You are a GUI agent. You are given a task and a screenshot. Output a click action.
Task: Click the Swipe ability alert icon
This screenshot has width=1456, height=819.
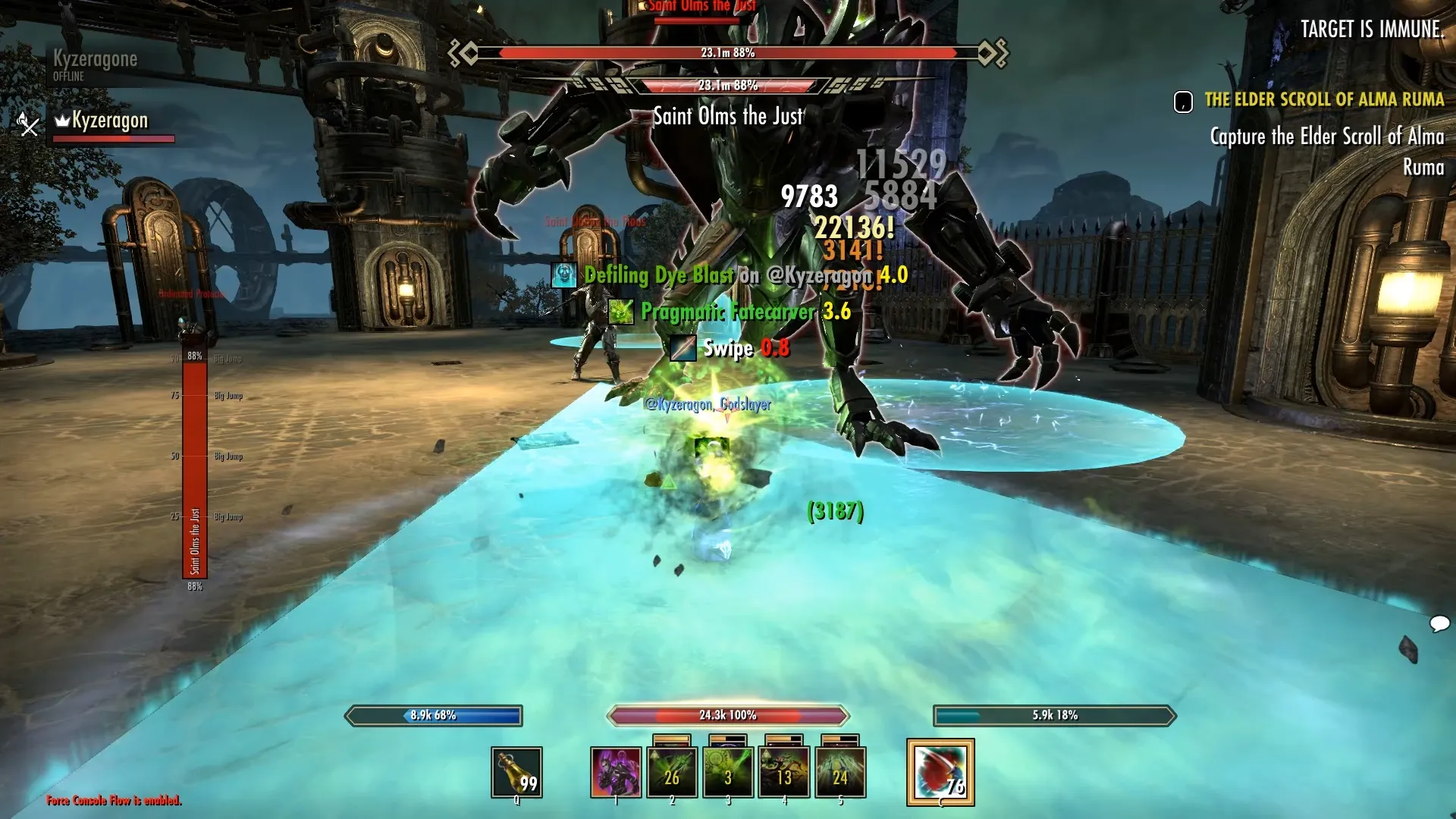tap(682, 348)
